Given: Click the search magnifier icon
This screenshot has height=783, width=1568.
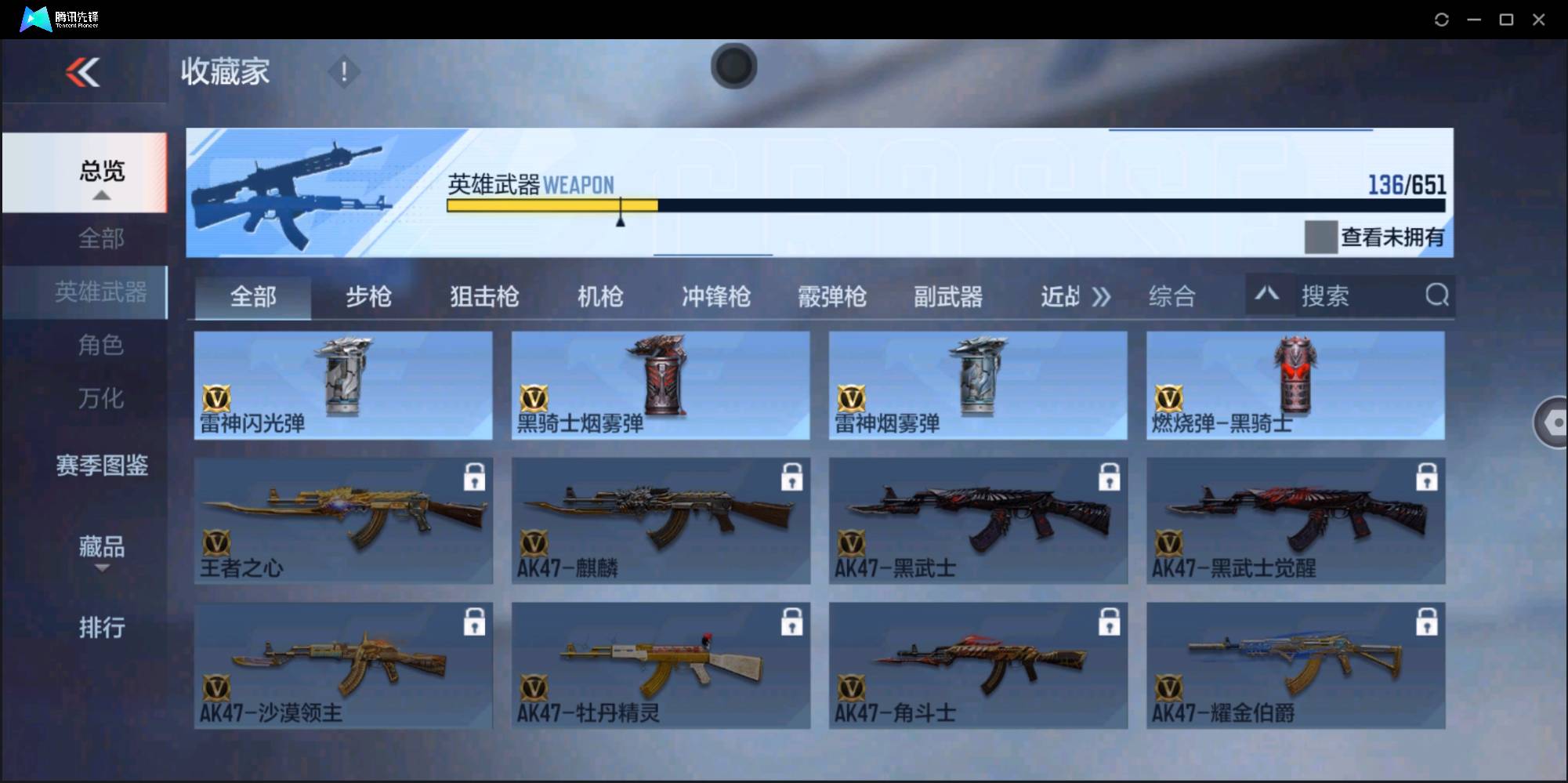Looking at the screenshot, I should coord(1436,295).
